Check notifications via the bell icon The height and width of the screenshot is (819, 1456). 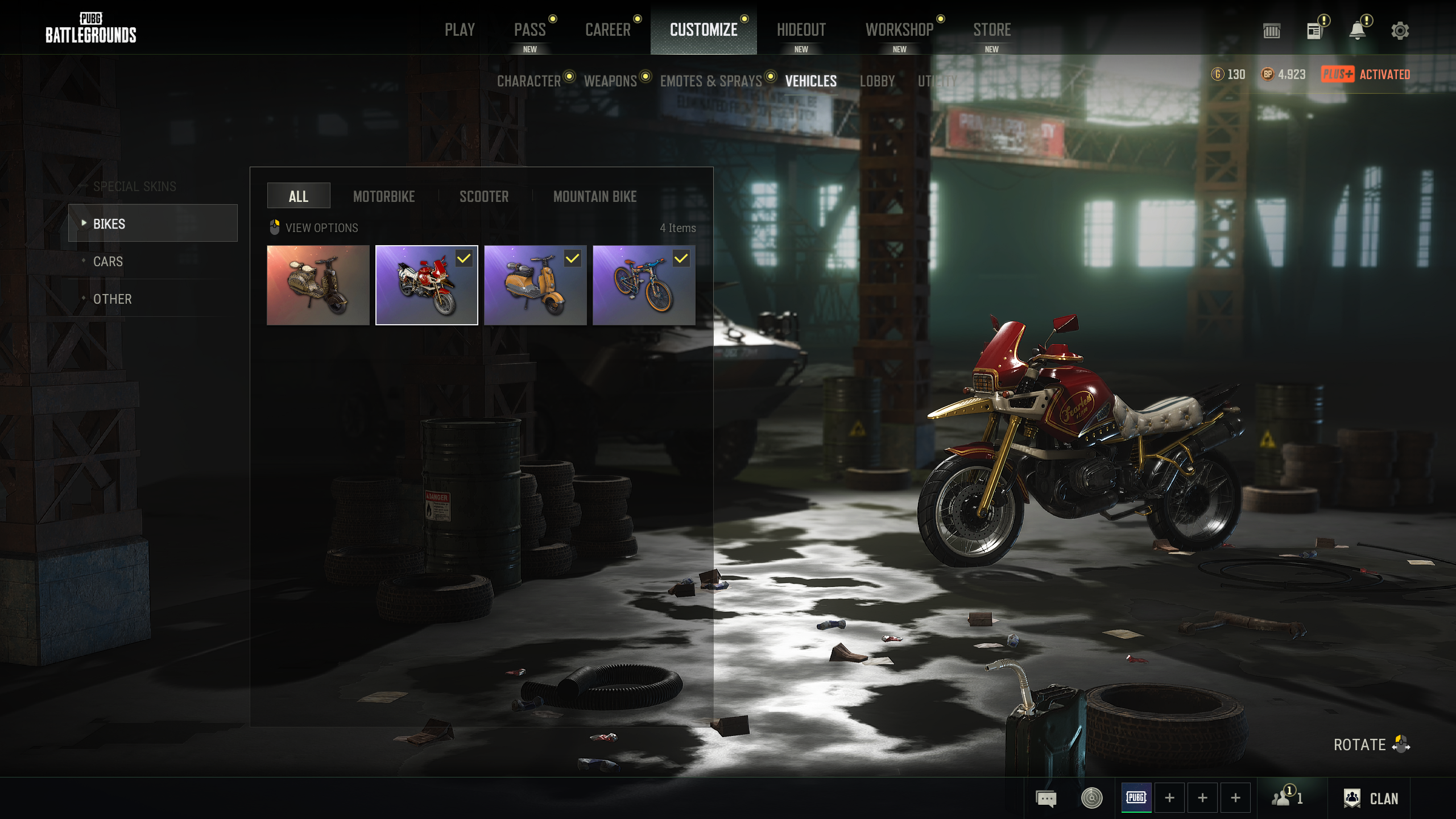(x=1357, y=31)
